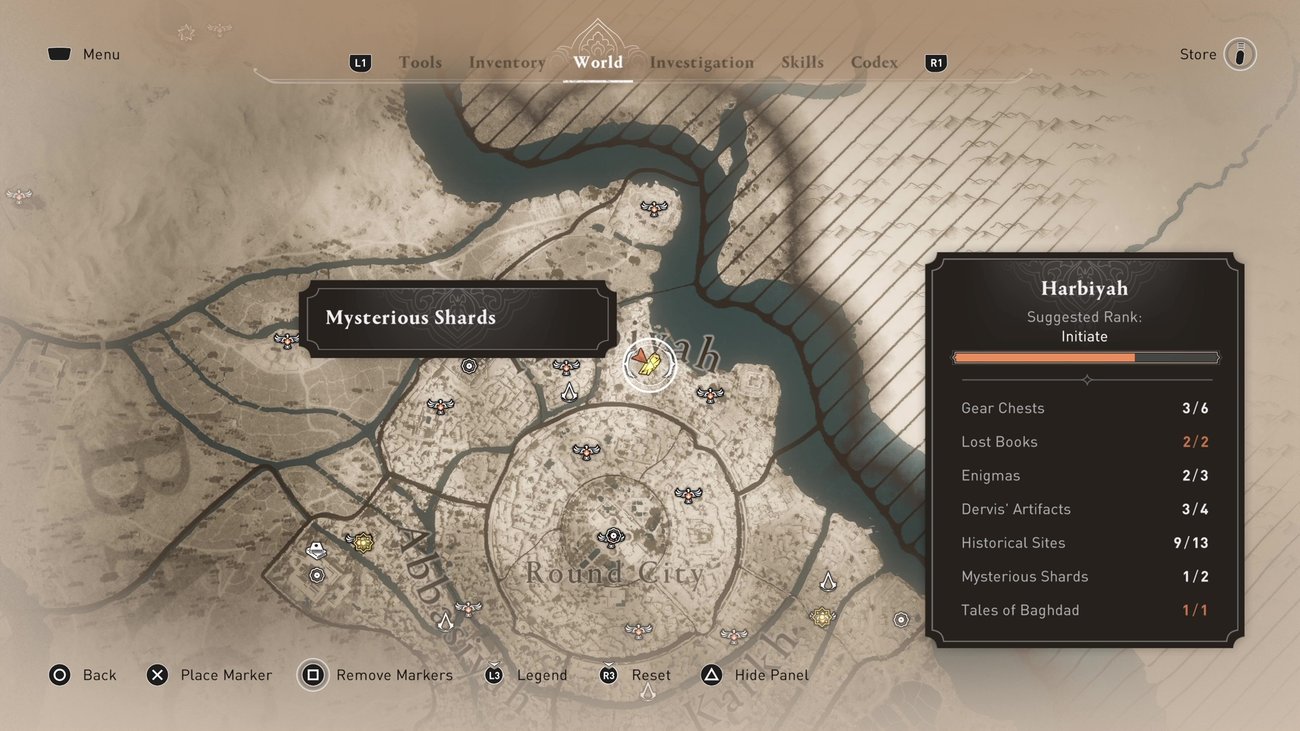The height and width of the screenshot is (731, 1300).
Task: Open the Skills tab
Action: pos(802,62)
